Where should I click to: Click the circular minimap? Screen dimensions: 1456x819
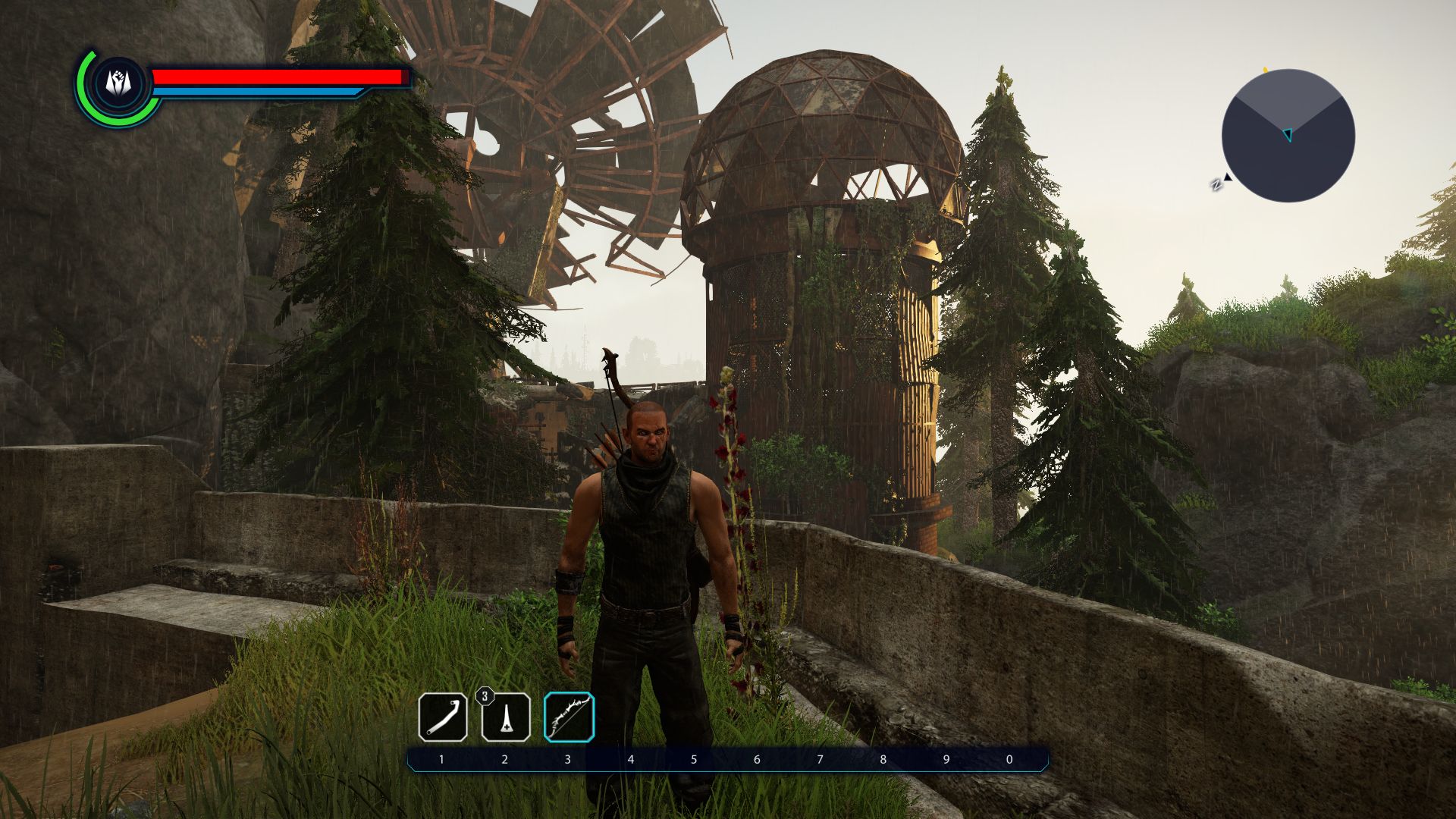coord(1288,136)
